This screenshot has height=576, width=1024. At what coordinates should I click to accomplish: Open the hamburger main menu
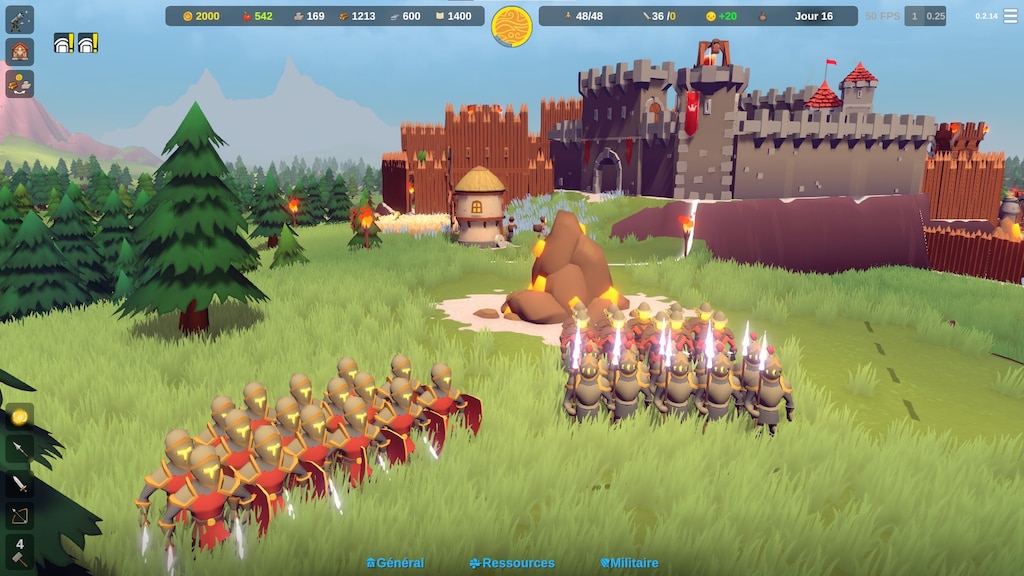tap(1010, 16)
